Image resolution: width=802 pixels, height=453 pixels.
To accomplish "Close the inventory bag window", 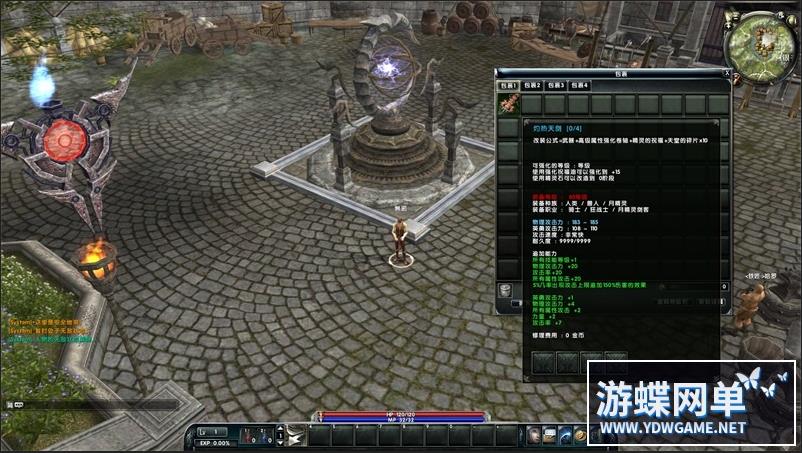I will (726, 73).
